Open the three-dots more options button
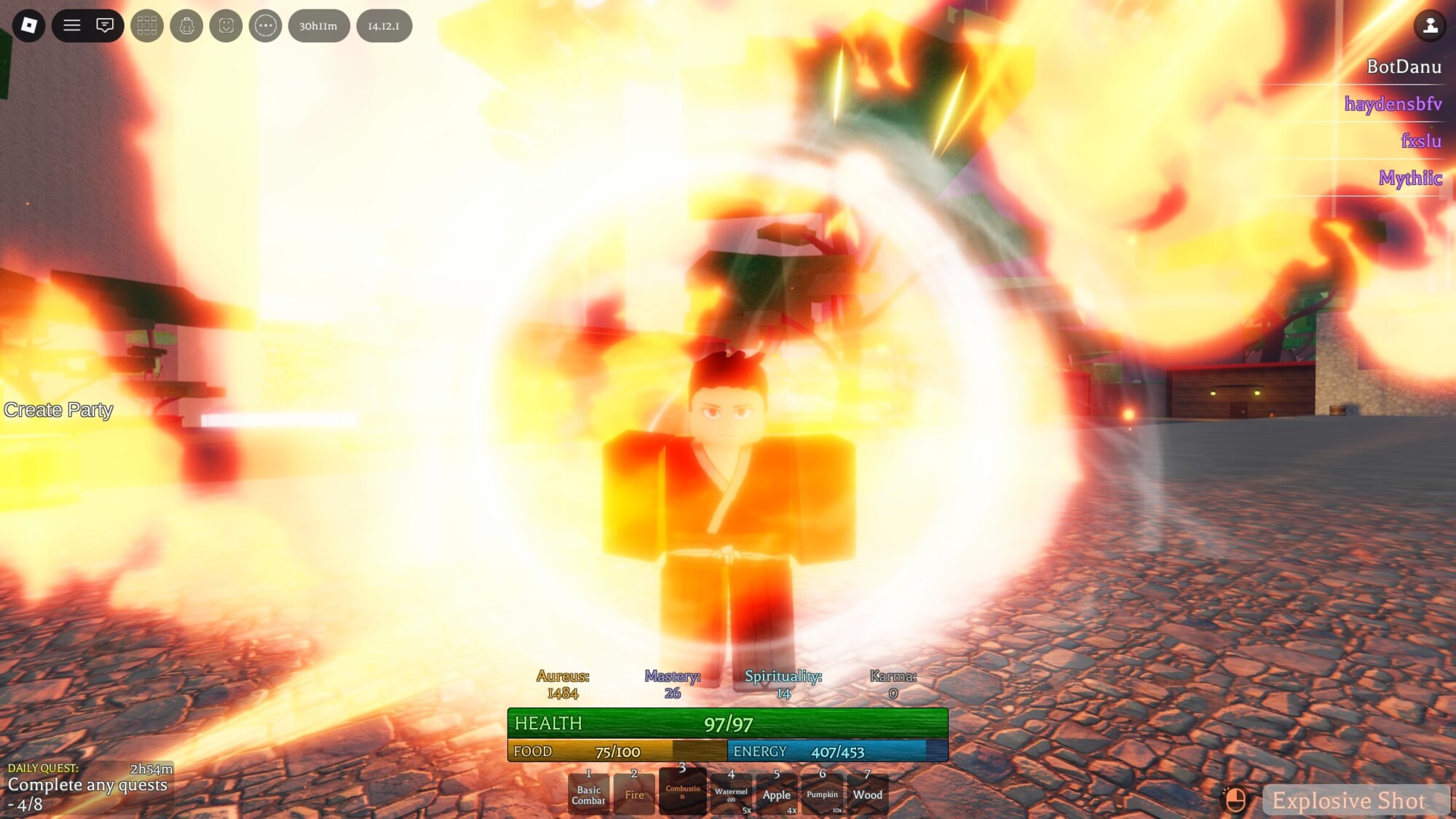Viewport: 1456px width, 819px height. point(265,25)
